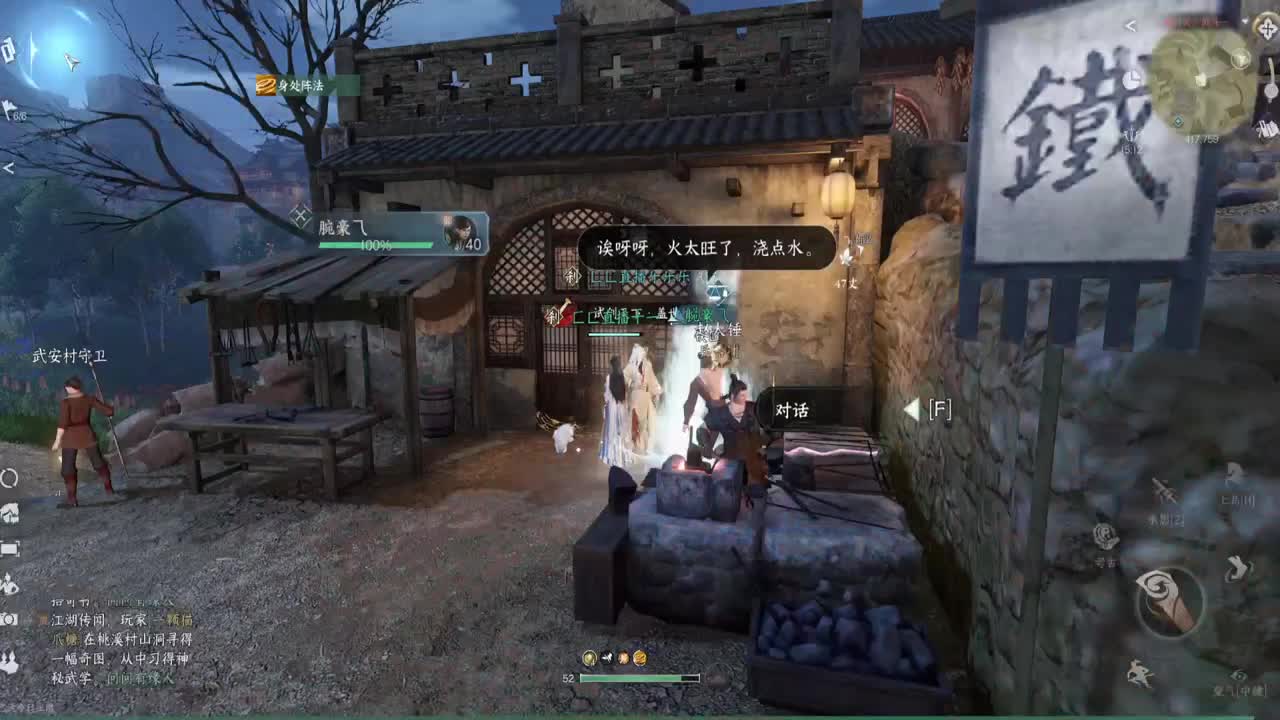Use the 寻音 ability icon
The height and width of the screenshot is (720, 1280).
tap(1104, 535)
